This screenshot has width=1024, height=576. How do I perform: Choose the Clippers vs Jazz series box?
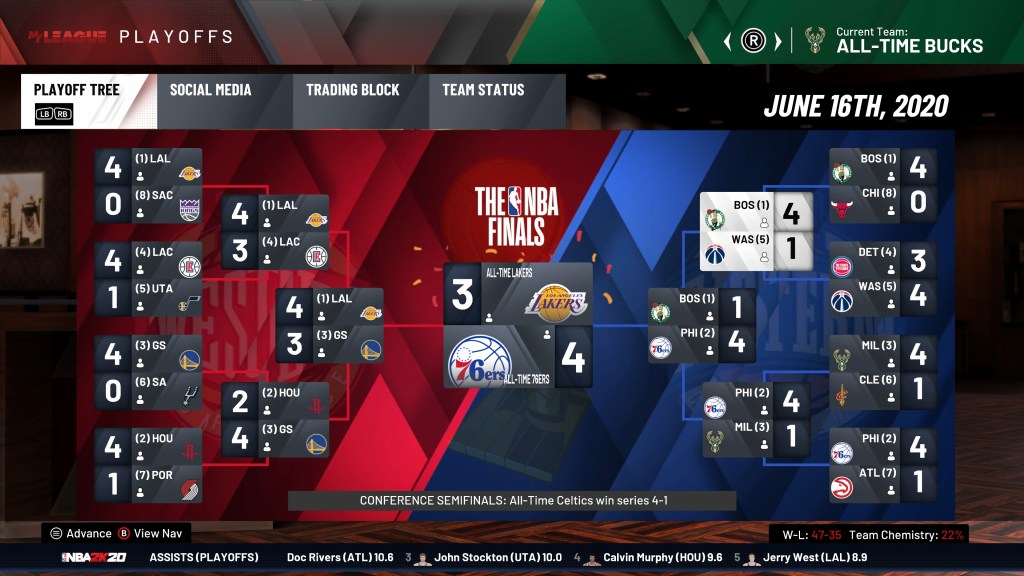point(148,278)
